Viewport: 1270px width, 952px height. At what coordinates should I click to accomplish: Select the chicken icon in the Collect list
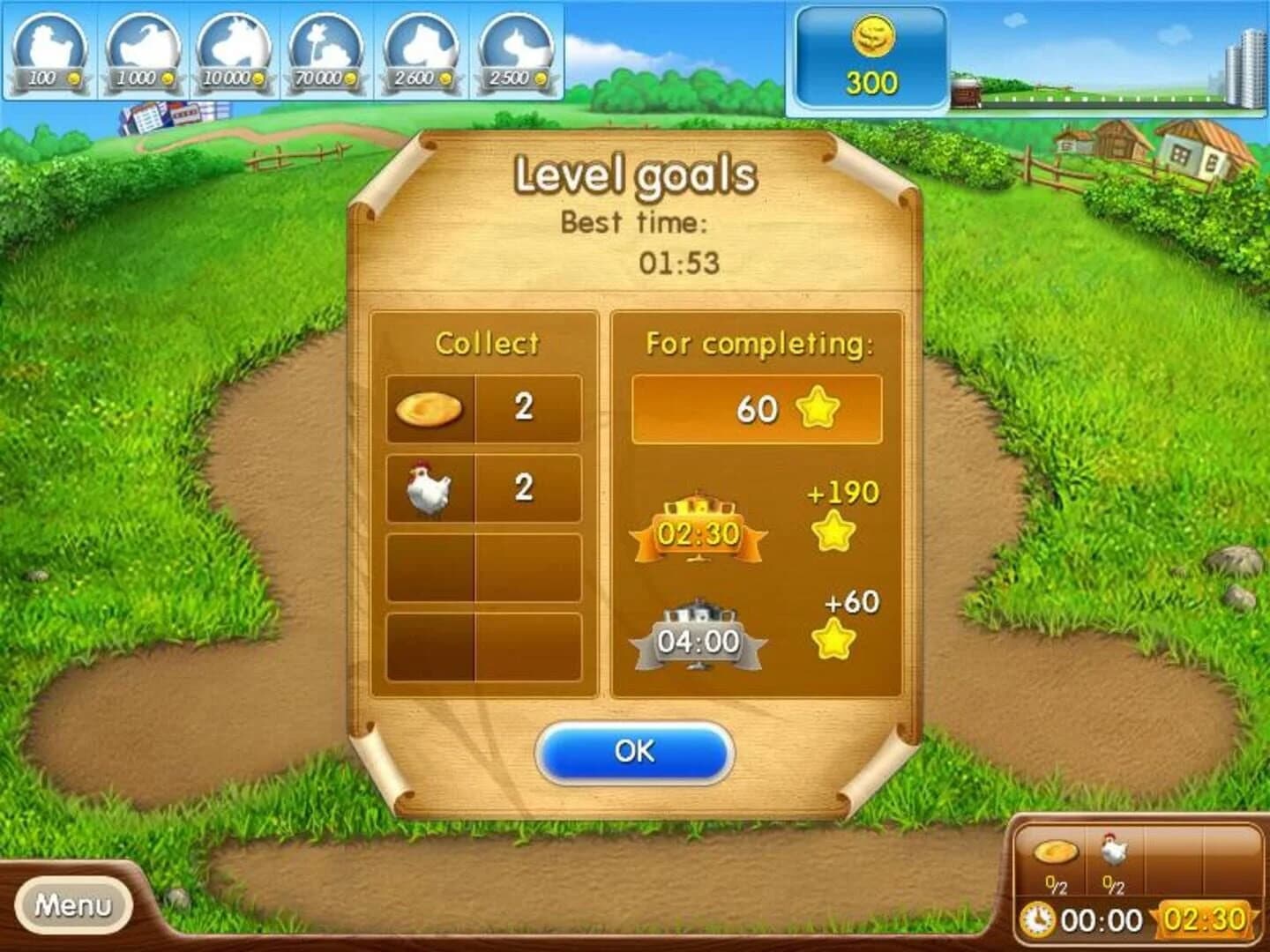click(430, 486)
